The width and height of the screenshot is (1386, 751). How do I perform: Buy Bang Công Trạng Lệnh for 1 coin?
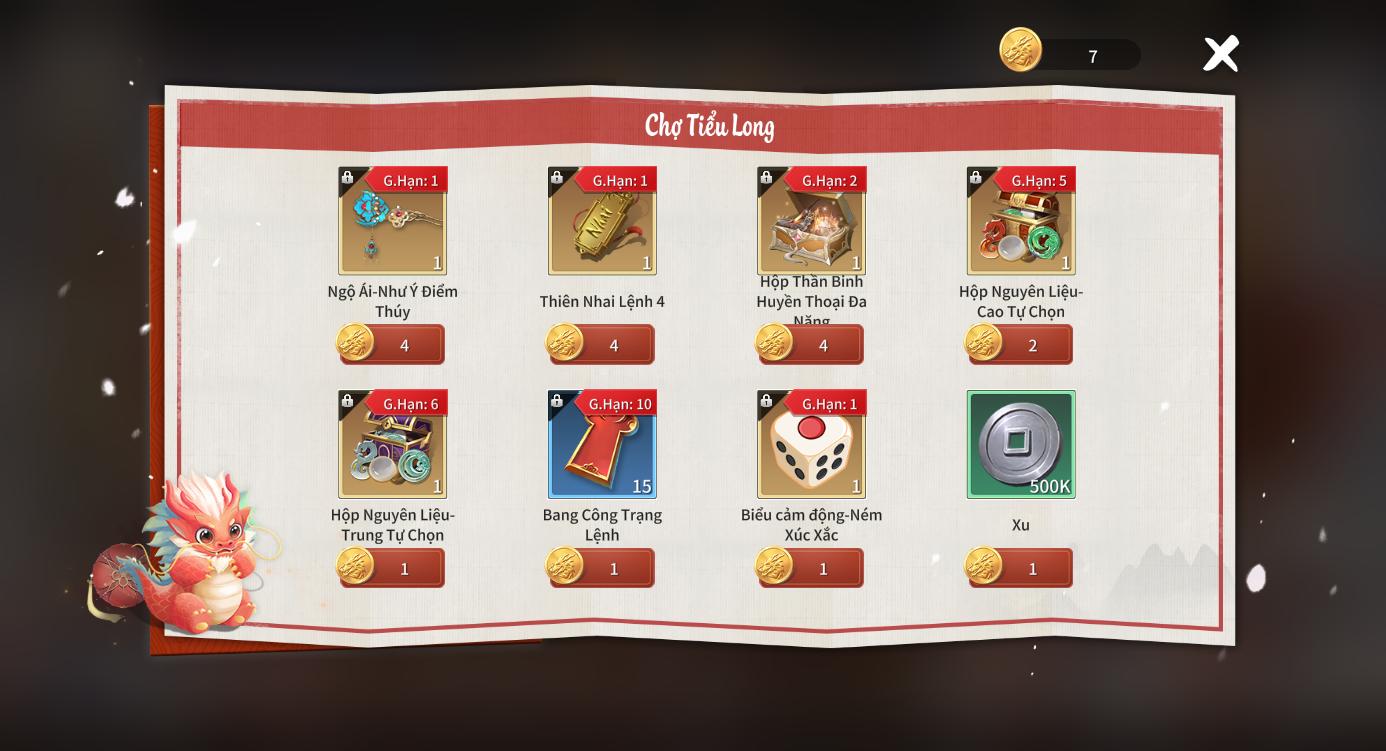(x=603, y=569)
